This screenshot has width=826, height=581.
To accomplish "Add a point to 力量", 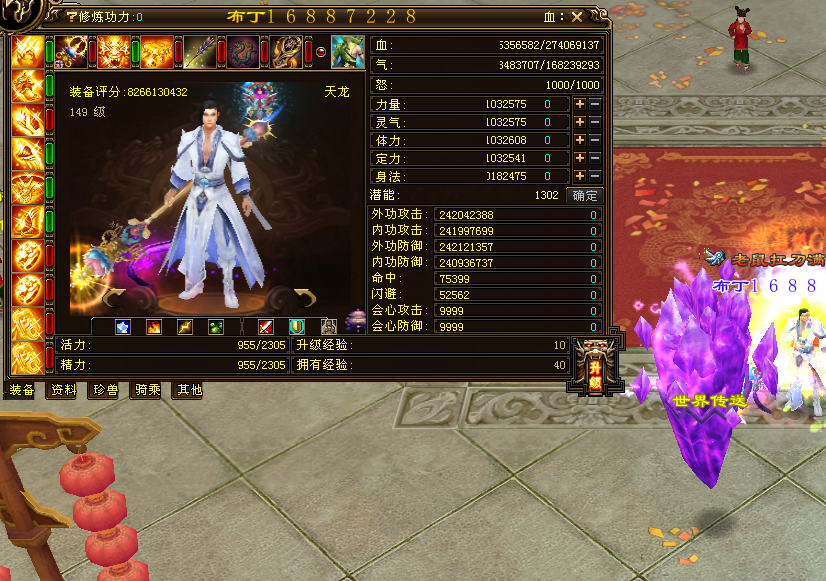I will (579, 105).
